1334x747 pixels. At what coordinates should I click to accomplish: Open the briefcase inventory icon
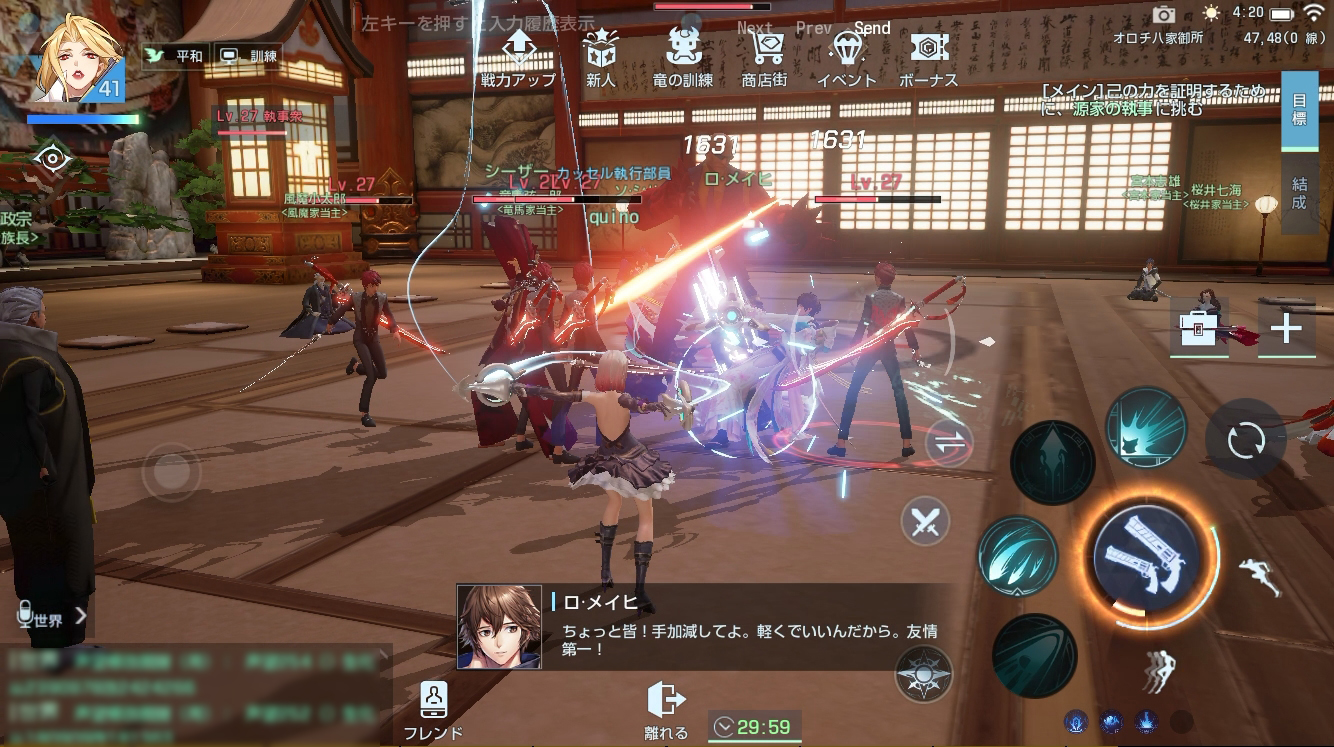click(1199, 327)
